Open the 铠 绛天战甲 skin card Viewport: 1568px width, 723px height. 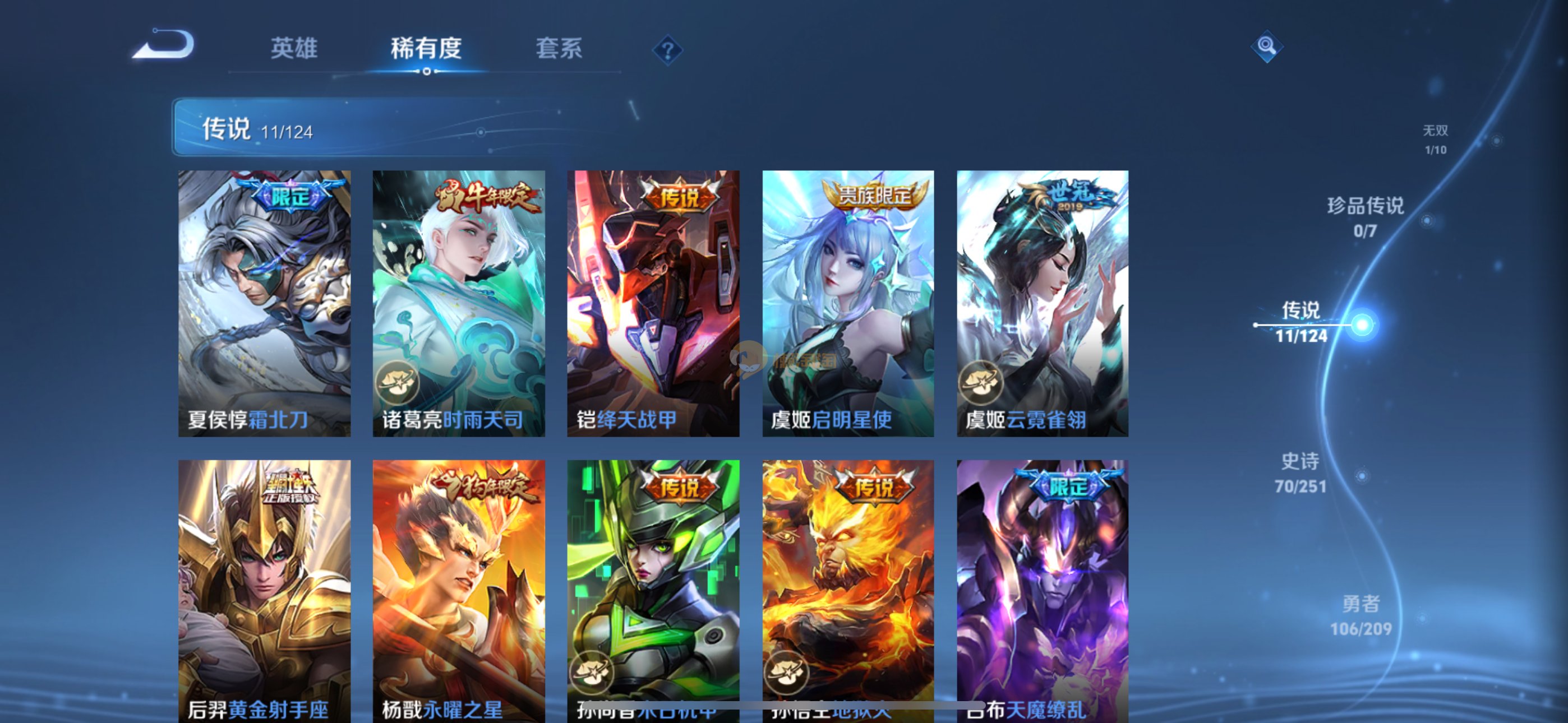pyautogui.click(x=653, y=303)
